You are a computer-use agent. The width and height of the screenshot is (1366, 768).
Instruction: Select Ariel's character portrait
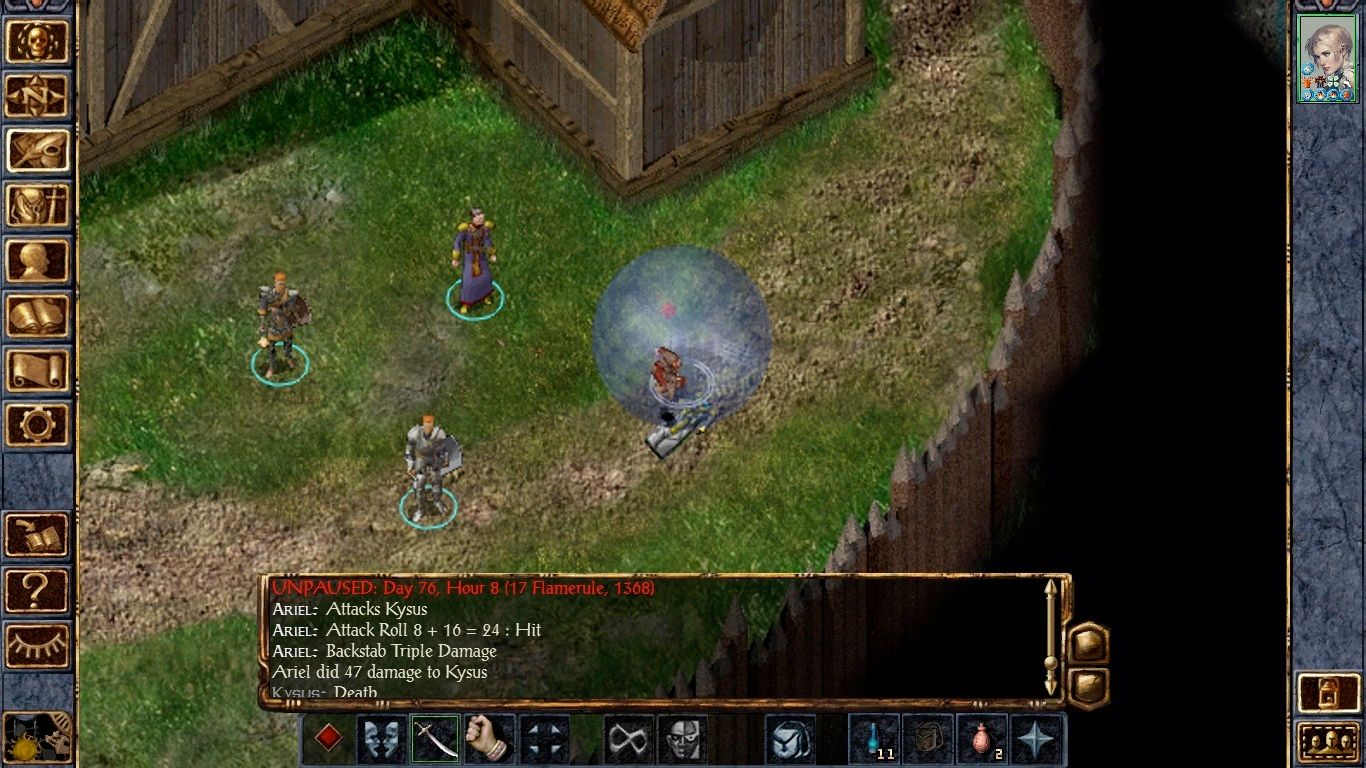pos(1327,60)
